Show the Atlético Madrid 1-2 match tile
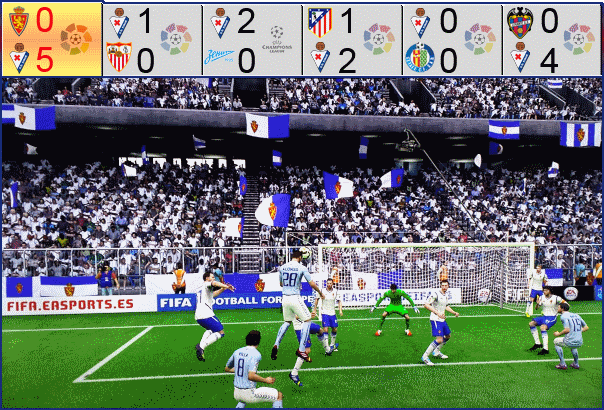The width and height of the screenshot is (604, 410). click(351, 39)
